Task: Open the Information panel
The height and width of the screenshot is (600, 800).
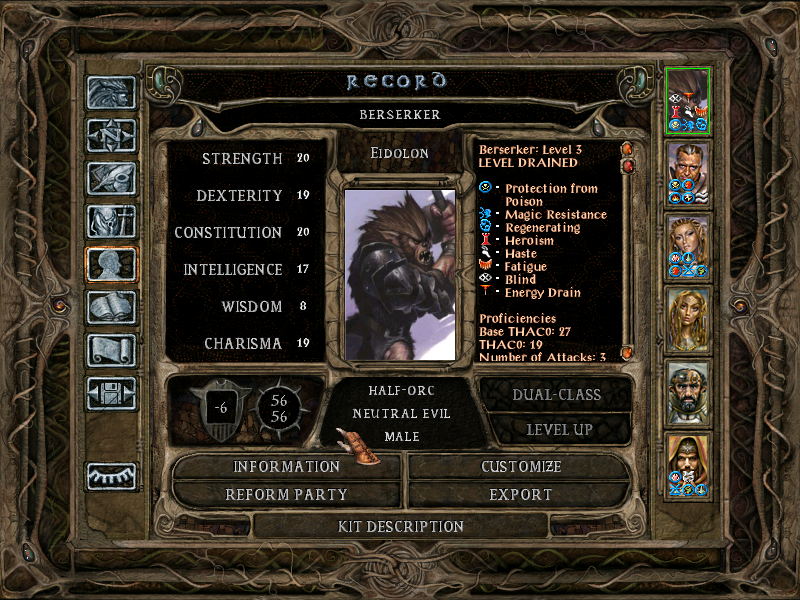Action: pyautogui.click(x=287, y=467)
